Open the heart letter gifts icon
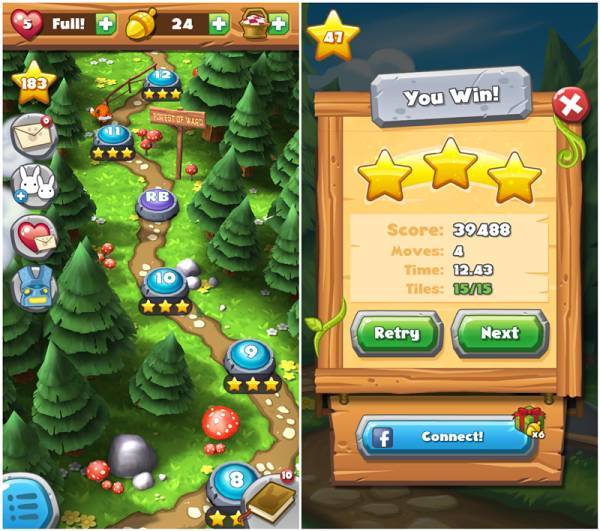The width and height of the screenshot is (600, 531). 30,237
